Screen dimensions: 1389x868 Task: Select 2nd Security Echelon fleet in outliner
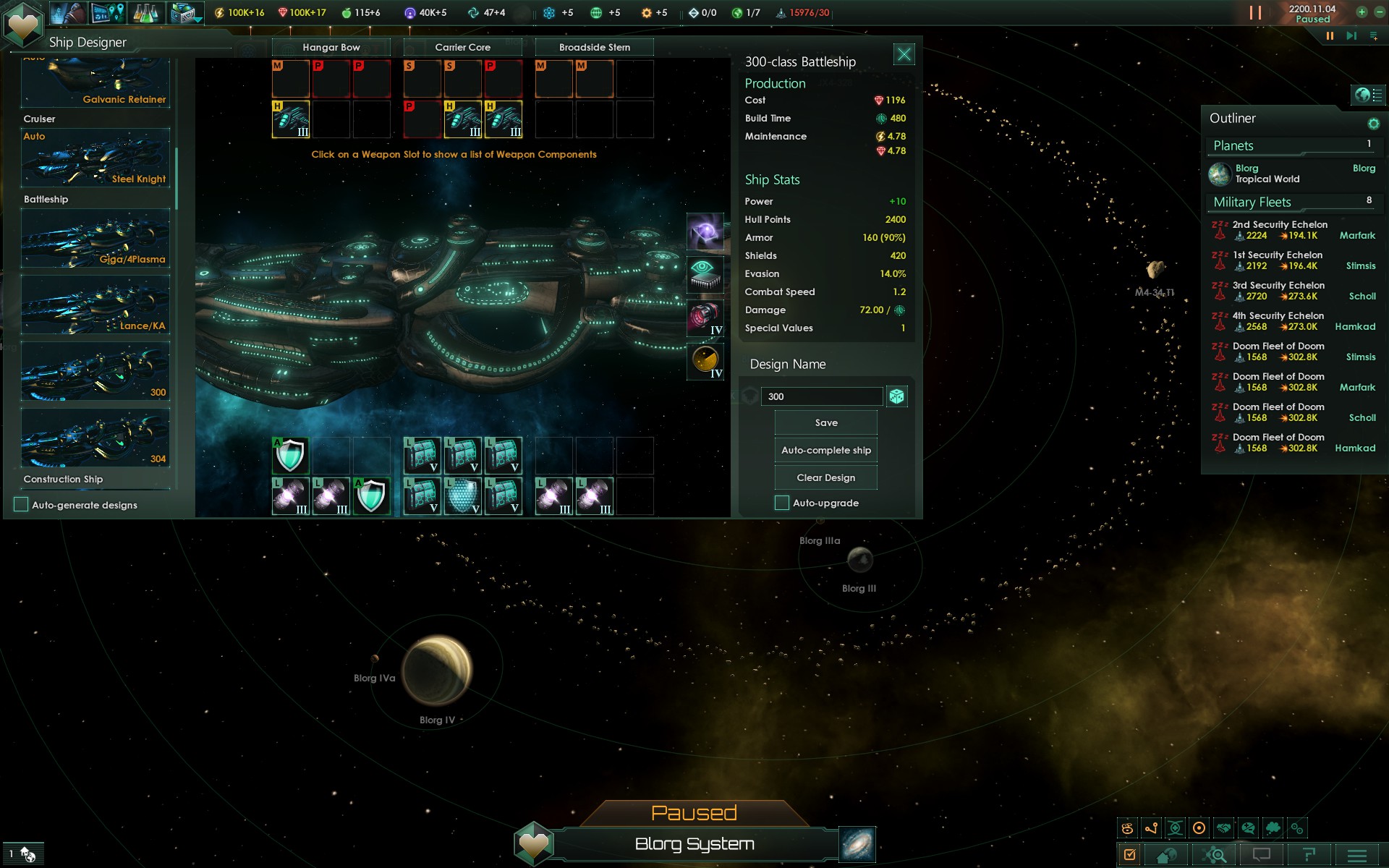(x=1280, y=230)
